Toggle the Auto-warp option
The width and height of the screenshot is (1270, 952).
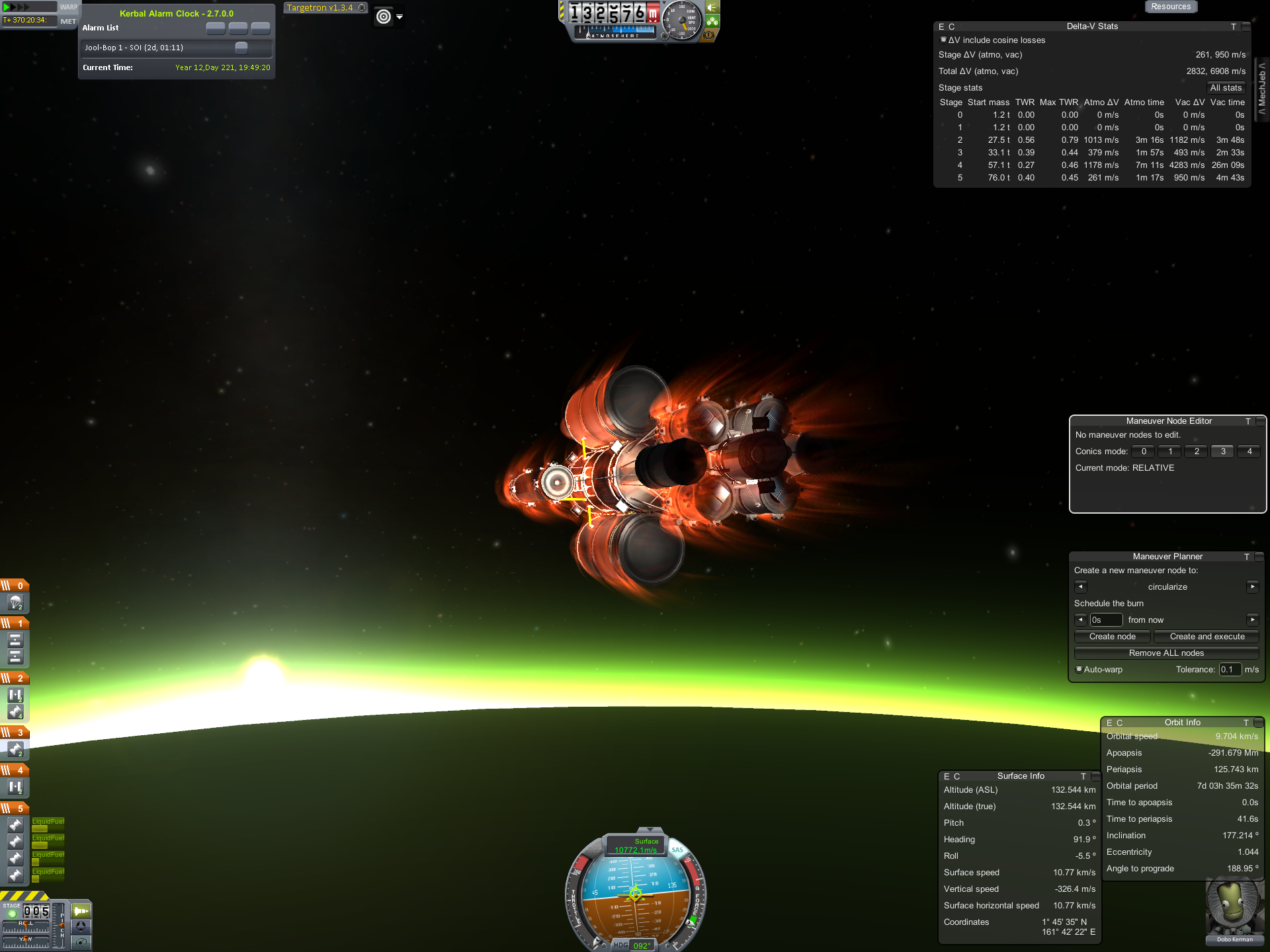[1079, 669]
